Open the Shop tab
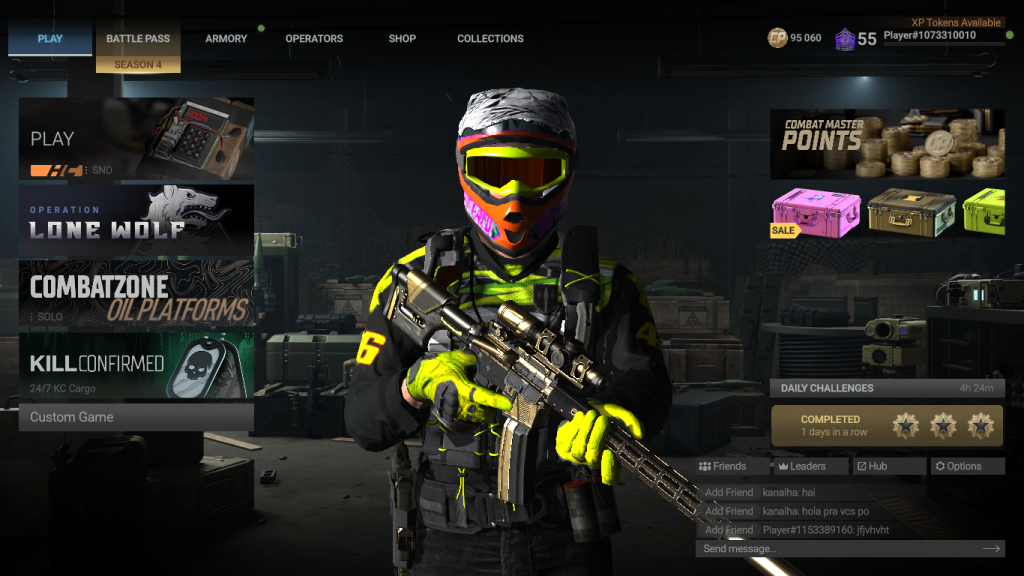The height and width of the screenshot is (576, 1024). tap(402, 39)
